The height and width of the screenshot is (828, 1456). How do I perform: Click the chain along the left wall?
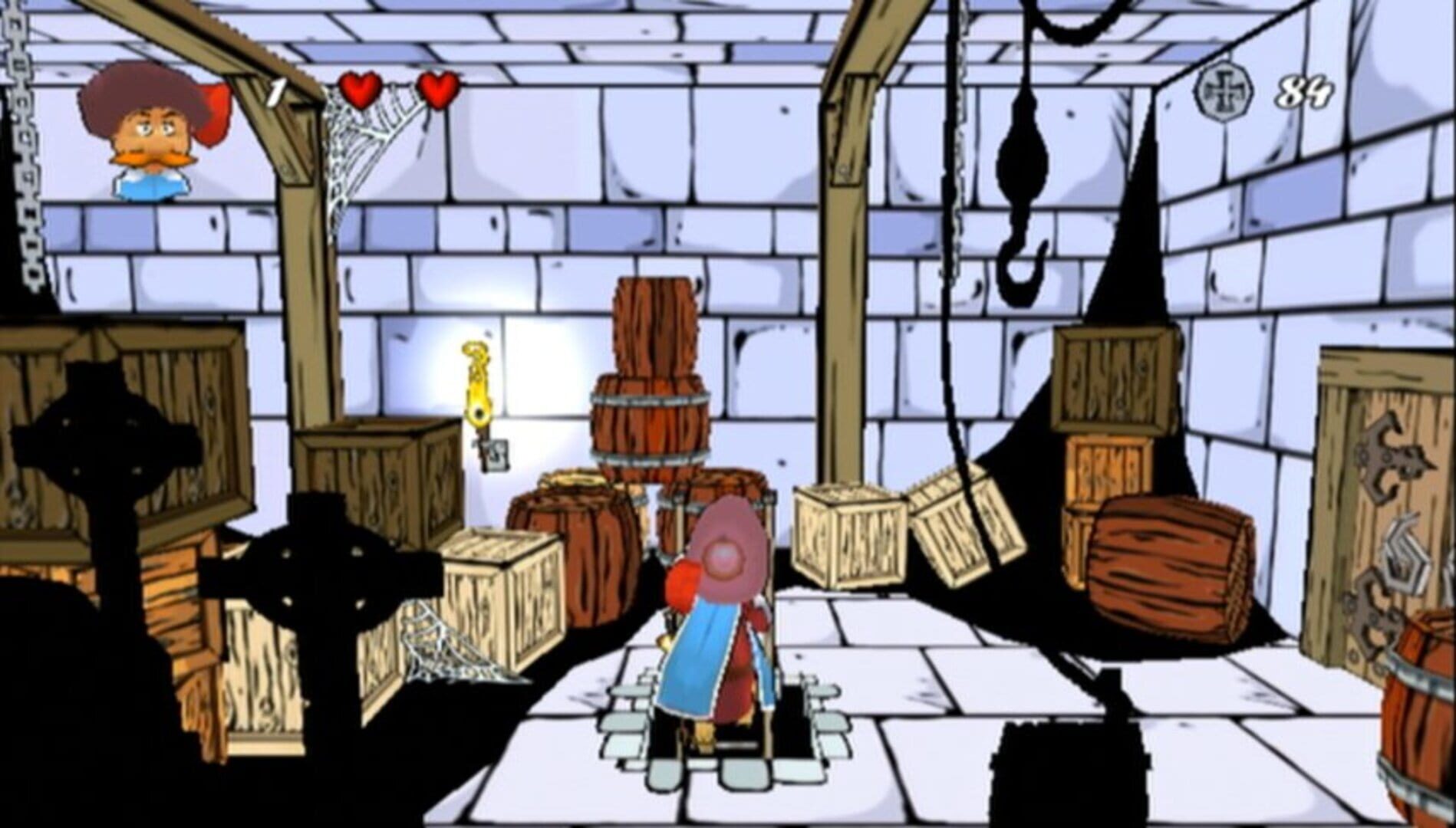23,153
